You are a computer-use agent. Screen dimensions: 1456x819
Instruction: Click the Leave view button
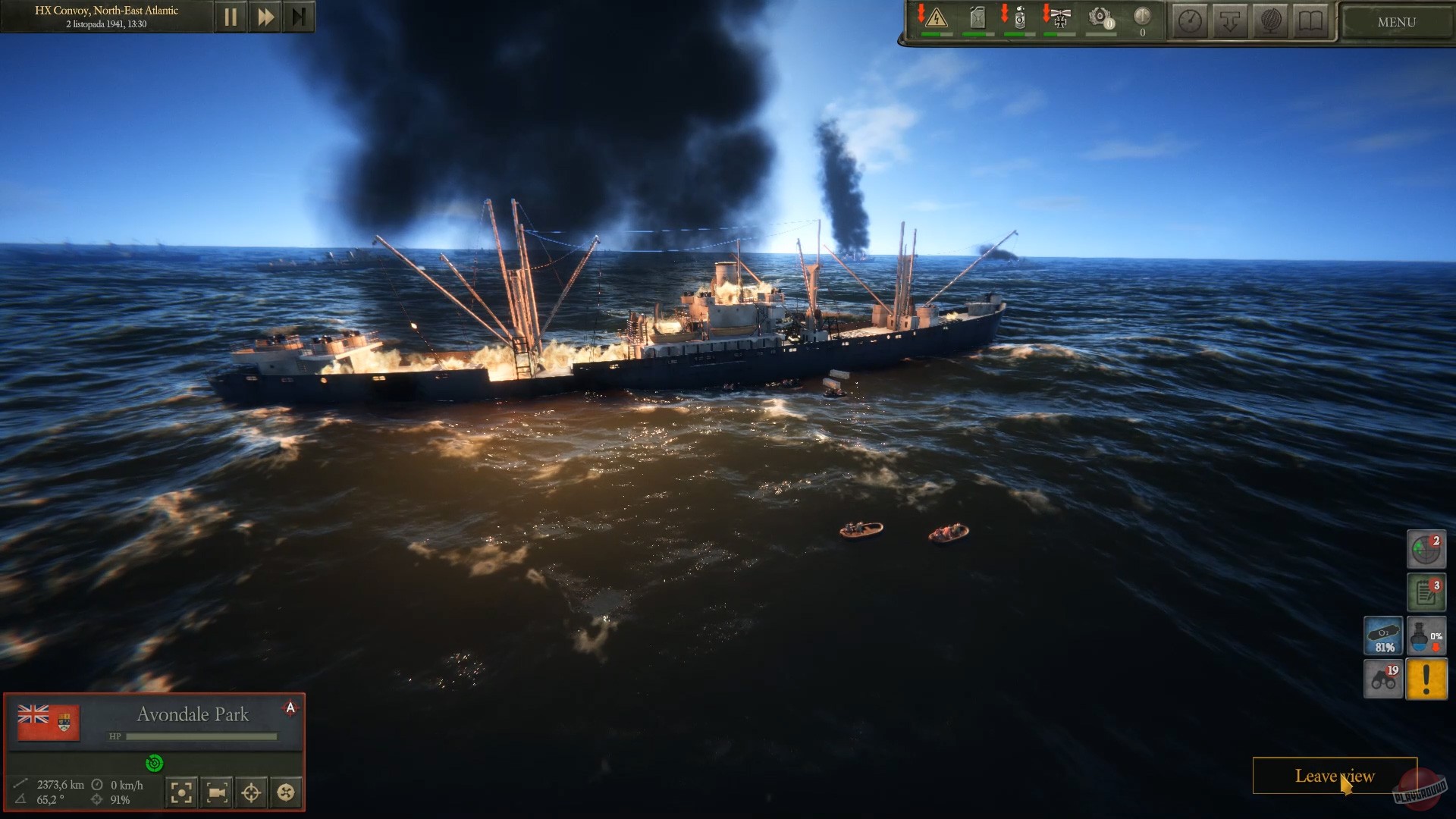point(1335,777)
